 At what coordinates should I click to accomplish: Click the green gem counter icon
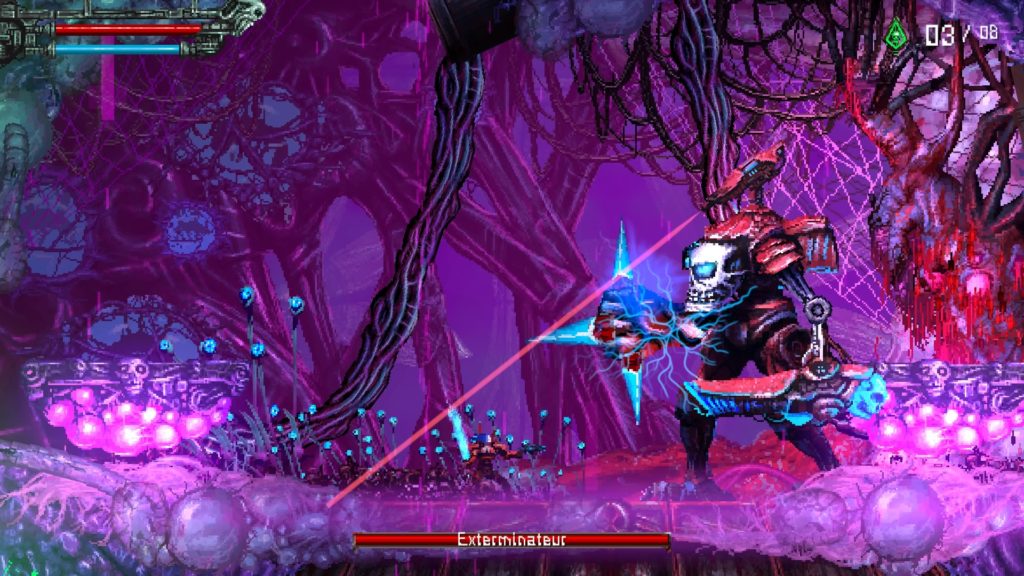click(895, 35)
